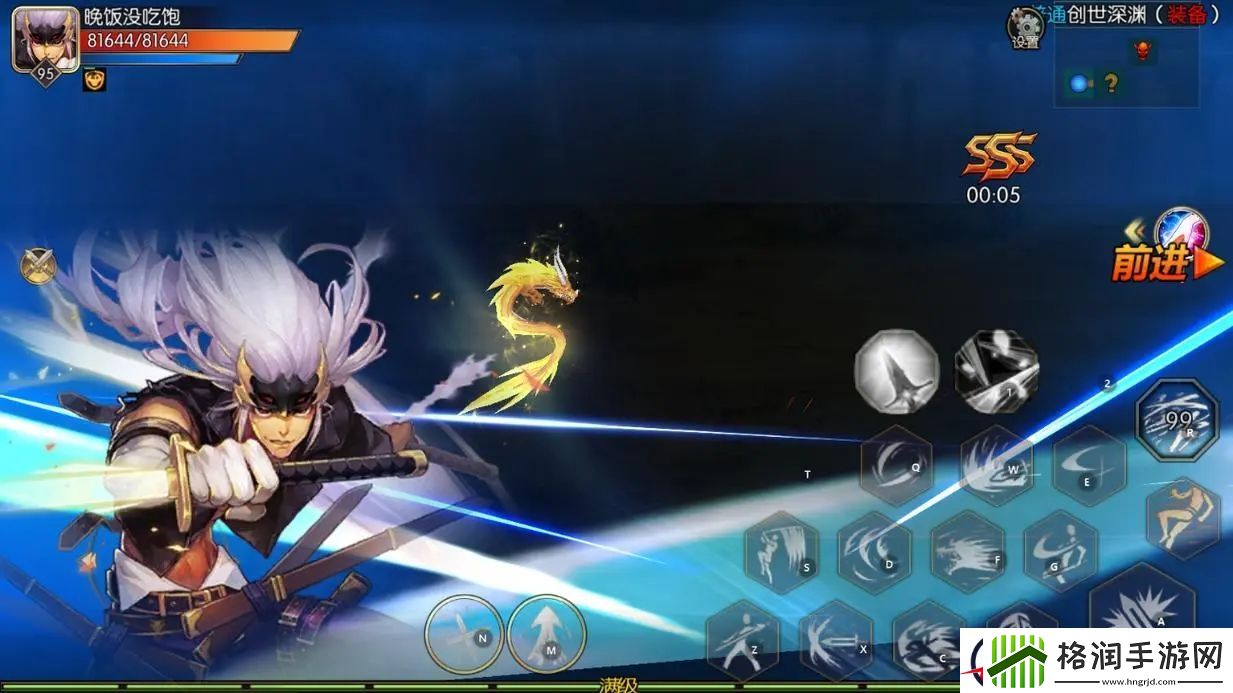Use the grey spike octagon skill
Screen dimensions: 1233x693
[897, 372]
